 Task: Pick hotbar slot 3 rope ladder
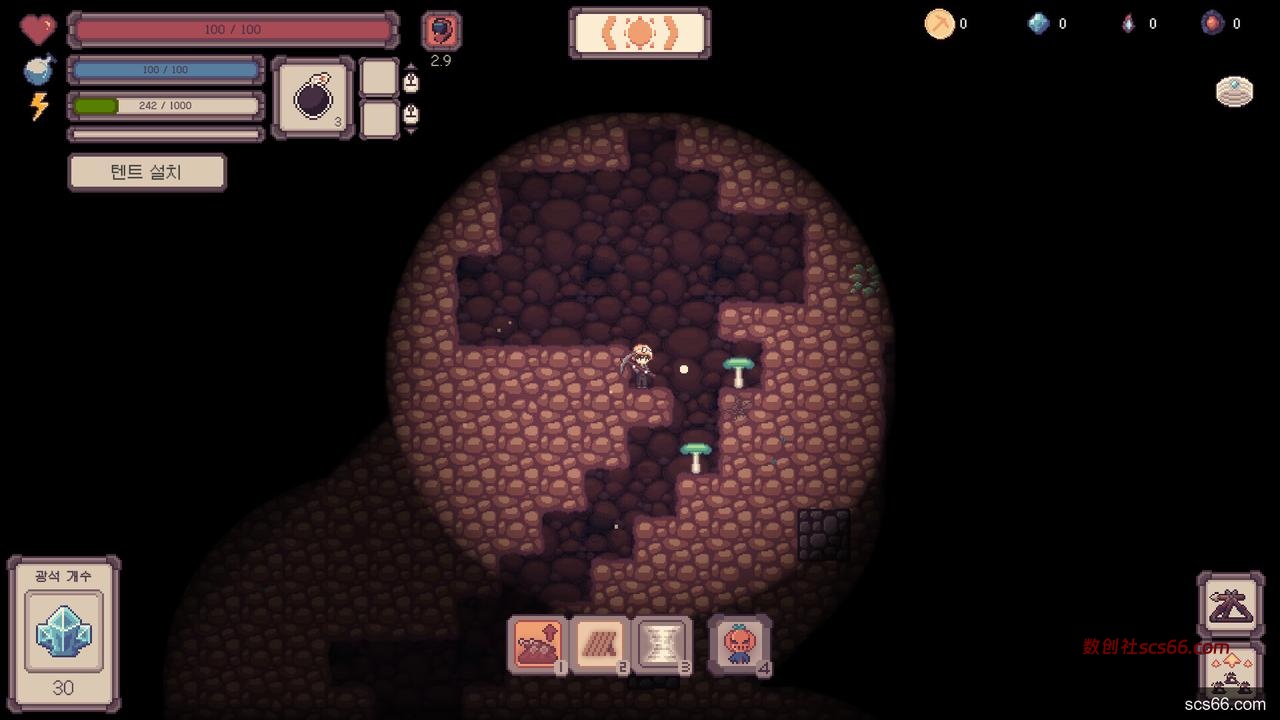(x=663, y=645)
